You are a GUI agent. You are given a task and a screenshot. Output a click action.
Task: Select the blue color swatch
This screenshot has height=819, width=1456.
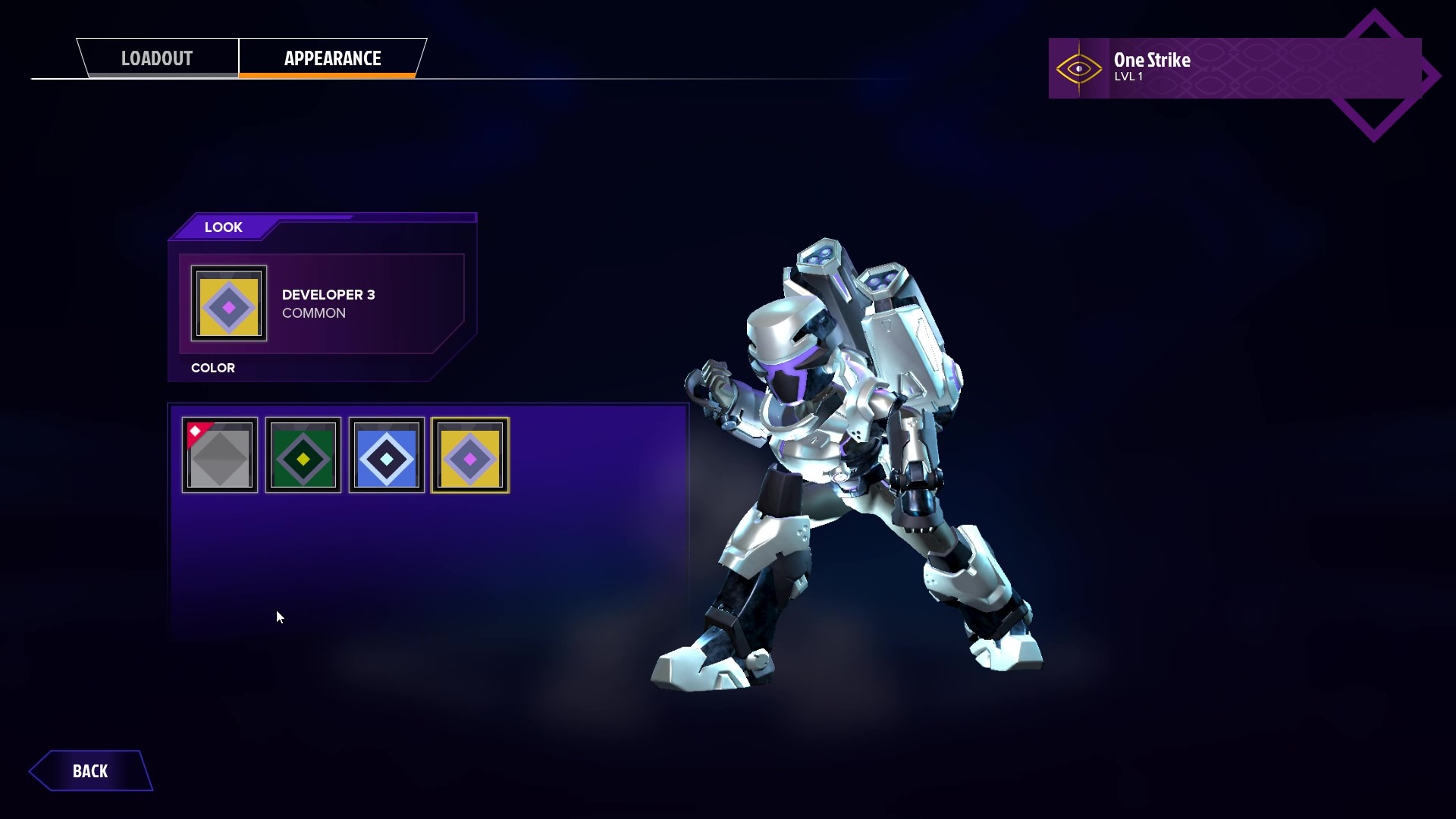tap(387, 456)
